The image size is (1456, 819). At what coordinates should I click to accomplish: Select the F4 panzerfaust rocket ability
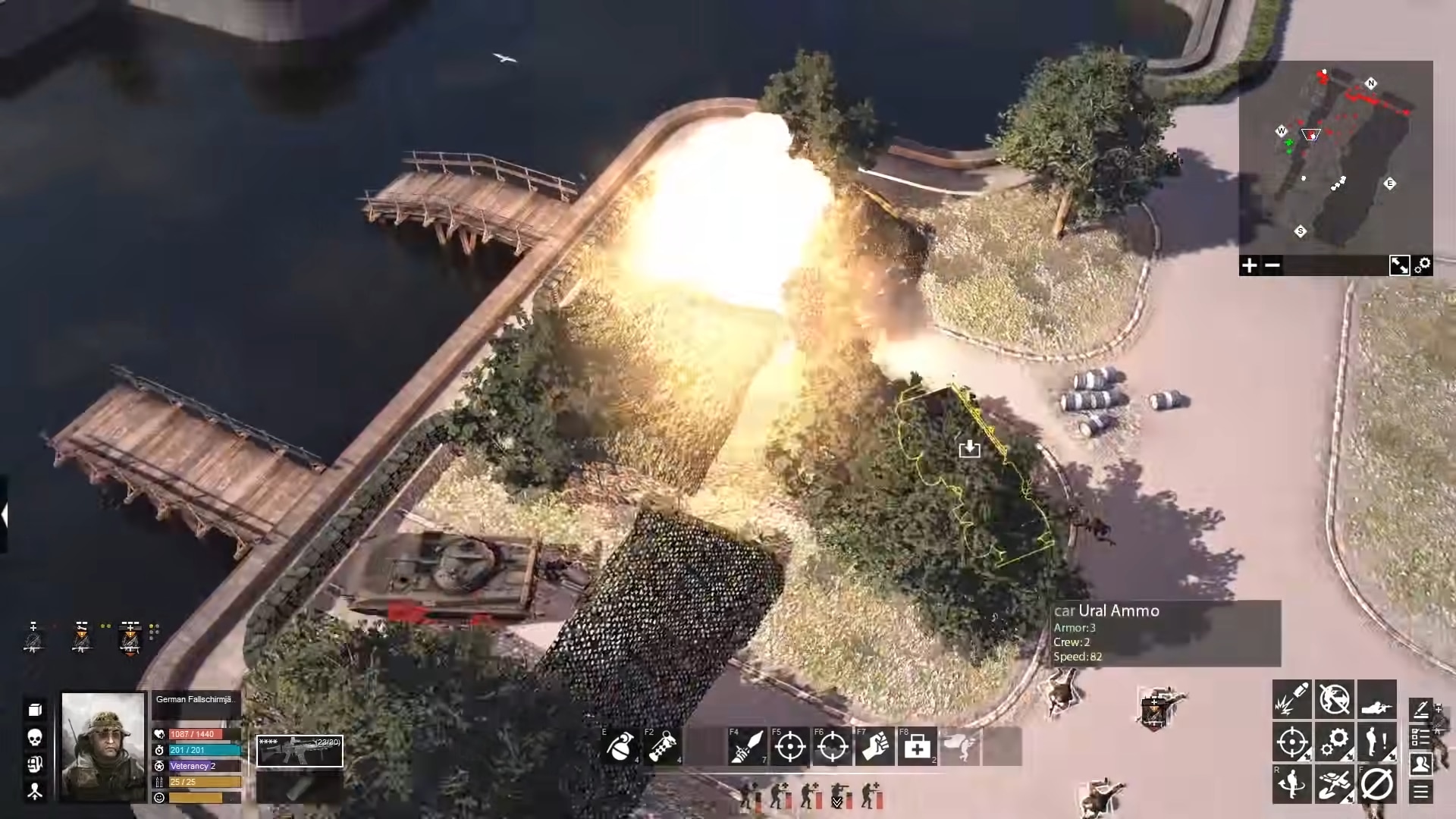(748, 747)
